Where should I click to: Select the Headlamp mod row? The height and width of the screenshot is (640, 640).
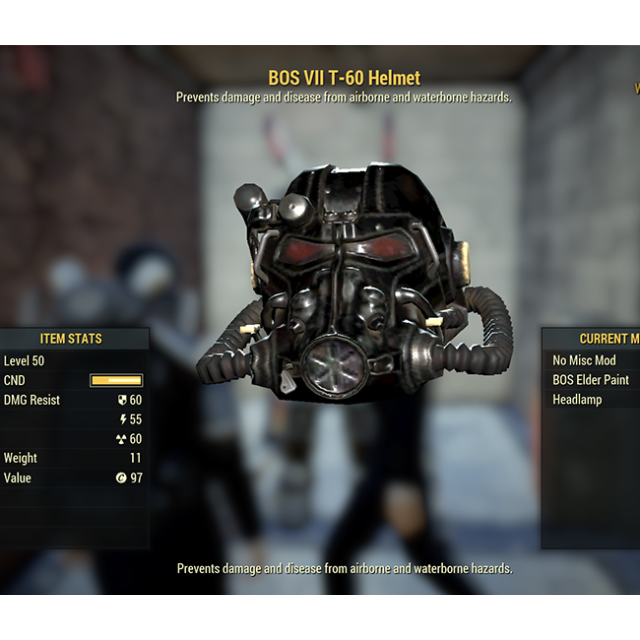pyautogui.click(x=578, y=399)
